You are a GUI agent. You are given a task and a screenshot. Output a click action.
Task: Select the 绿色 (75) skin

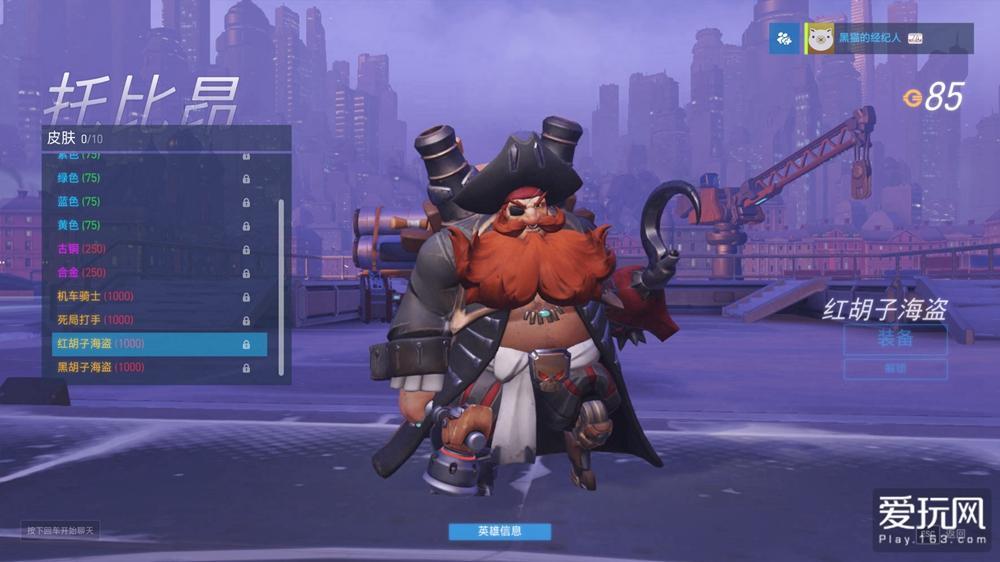(x=150, y=178)
